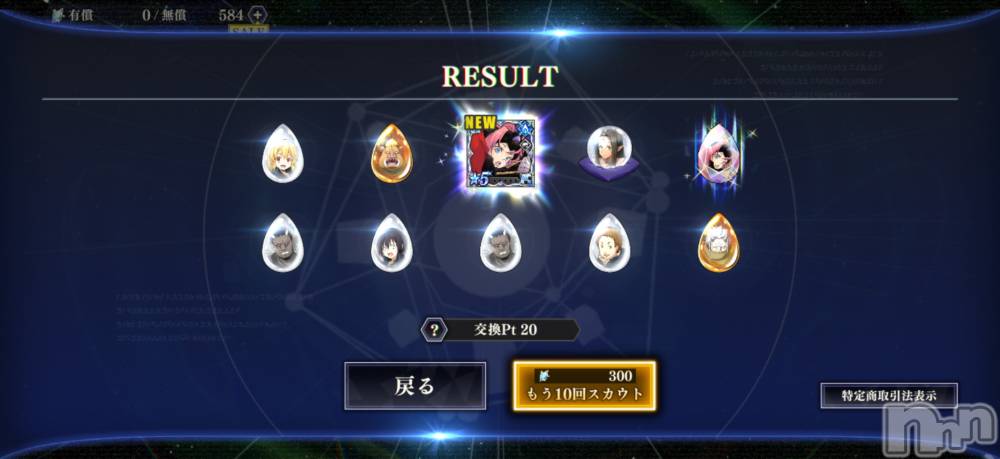Image resolution: width=1000 pixels, height=459 pixels.
Task: Open the exchange Pt help icon
Action: (x=435, y=330)
